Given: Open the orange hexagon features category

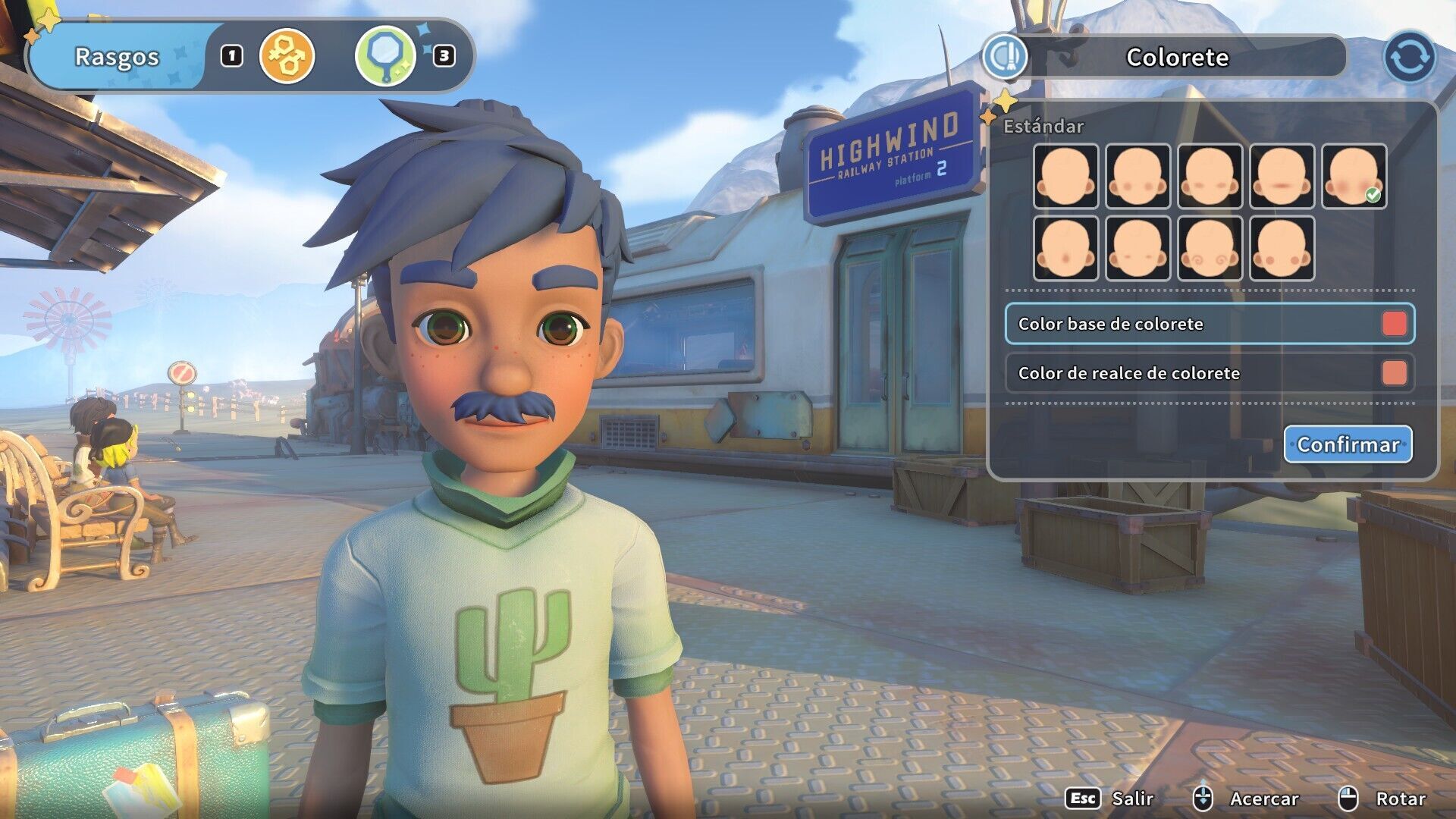Looking at the screenshot, I should point(287,56).
